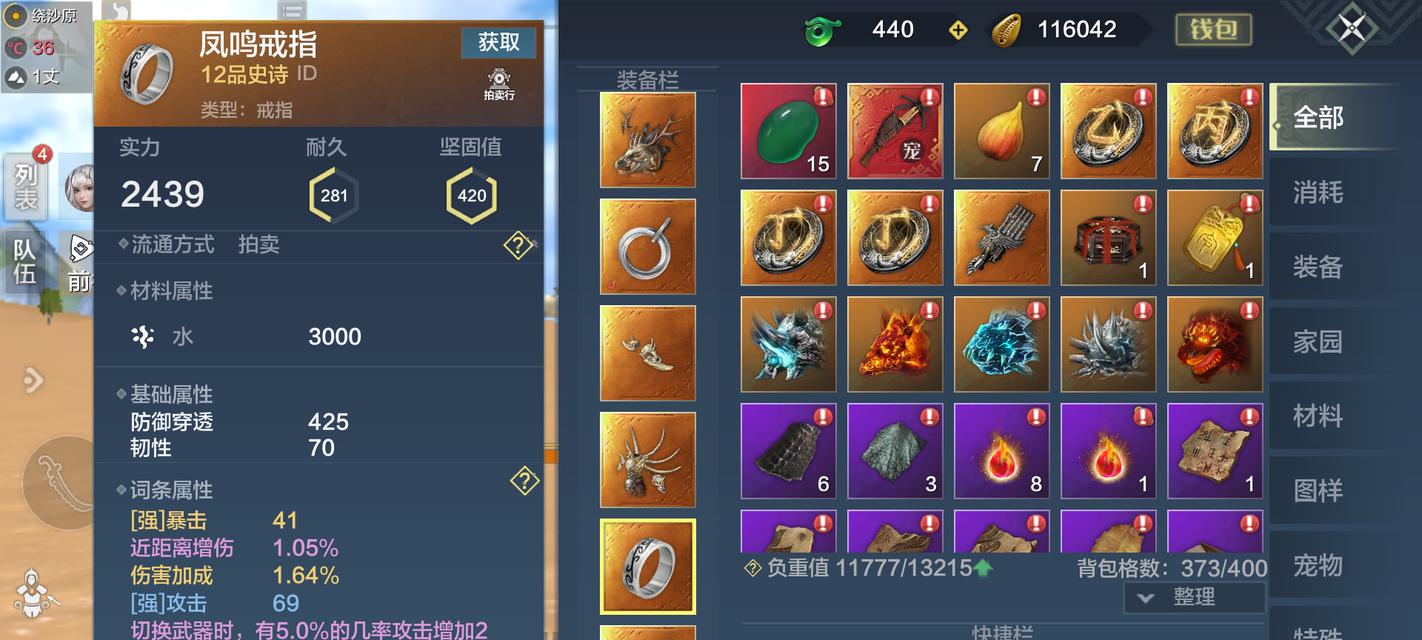
Task: Open the 列表 list button
Action: coord(26,186)
